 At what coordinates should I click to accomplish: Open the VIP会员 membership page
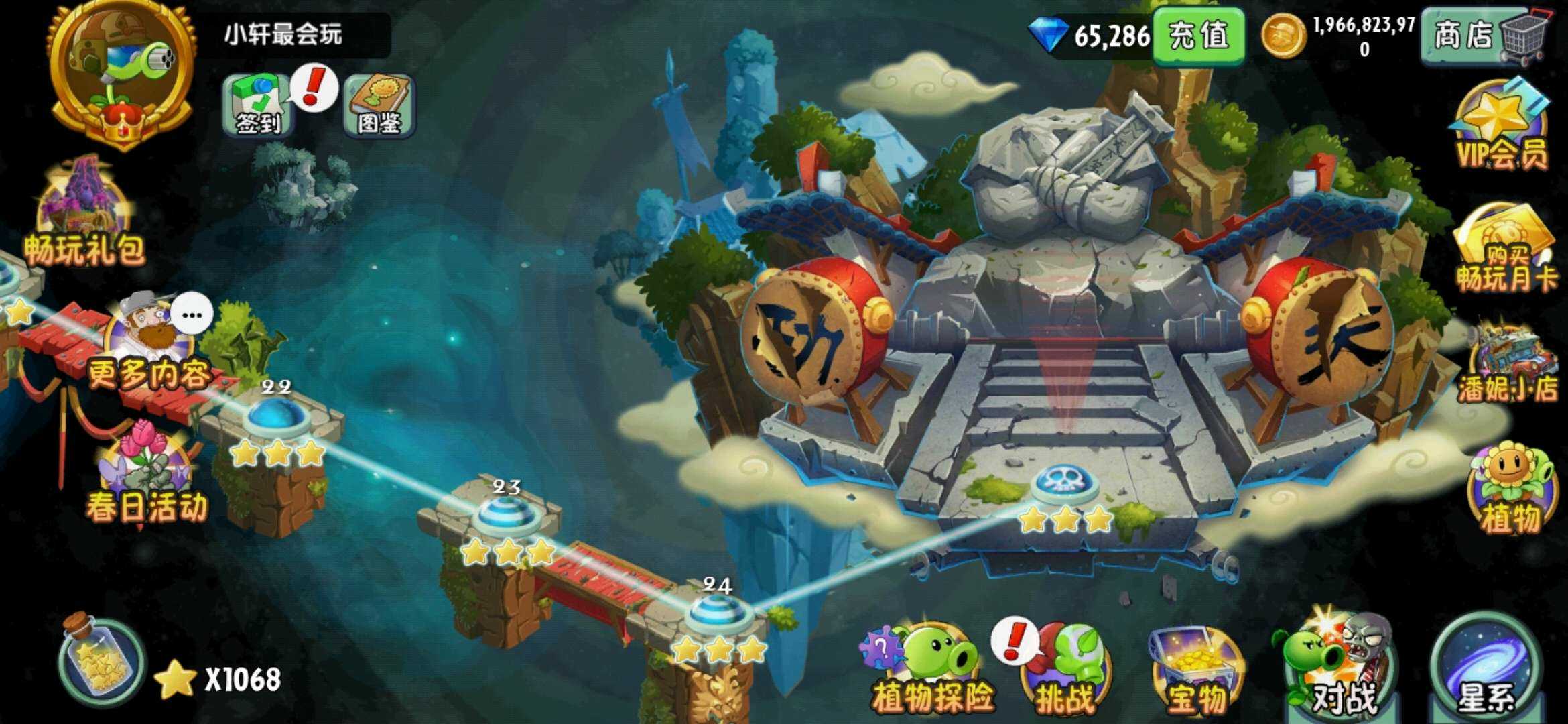tap(1502, 127)
